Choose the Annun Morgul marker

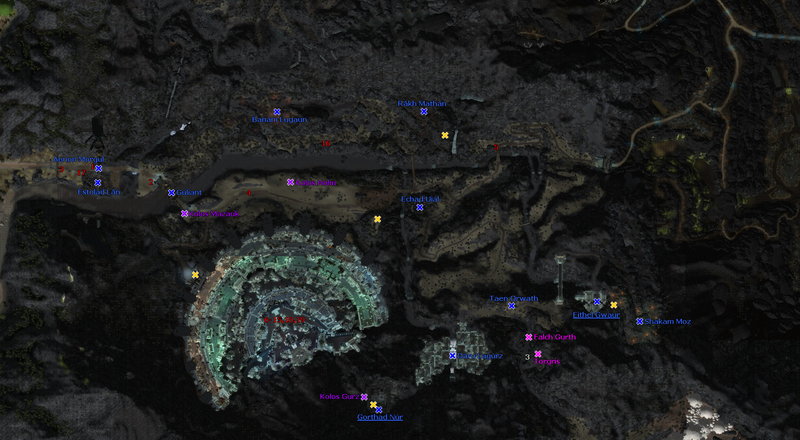[x=98, y=168]
